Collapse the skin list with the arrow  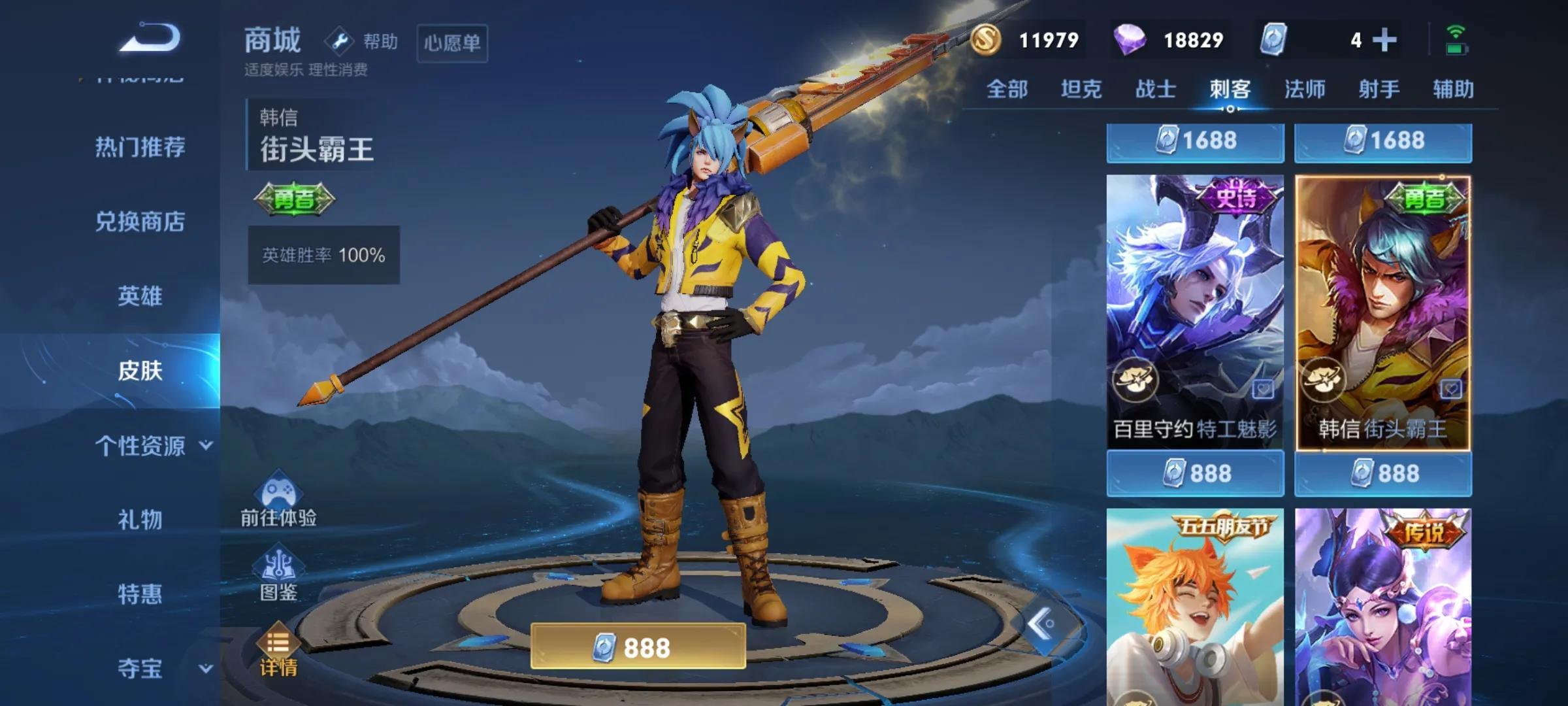tap(1041, 624)
